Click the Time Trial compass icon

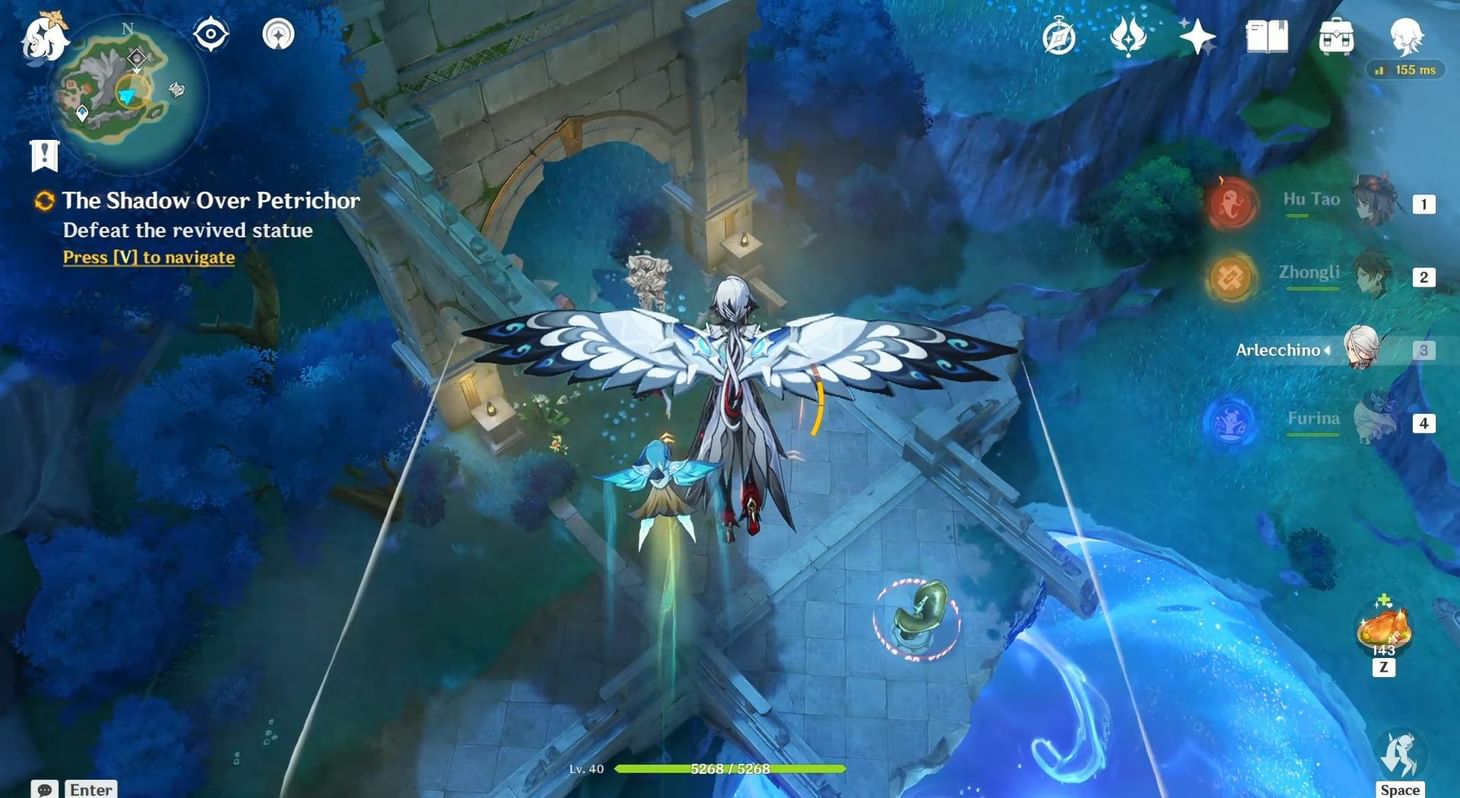[x=1057, y=36]
